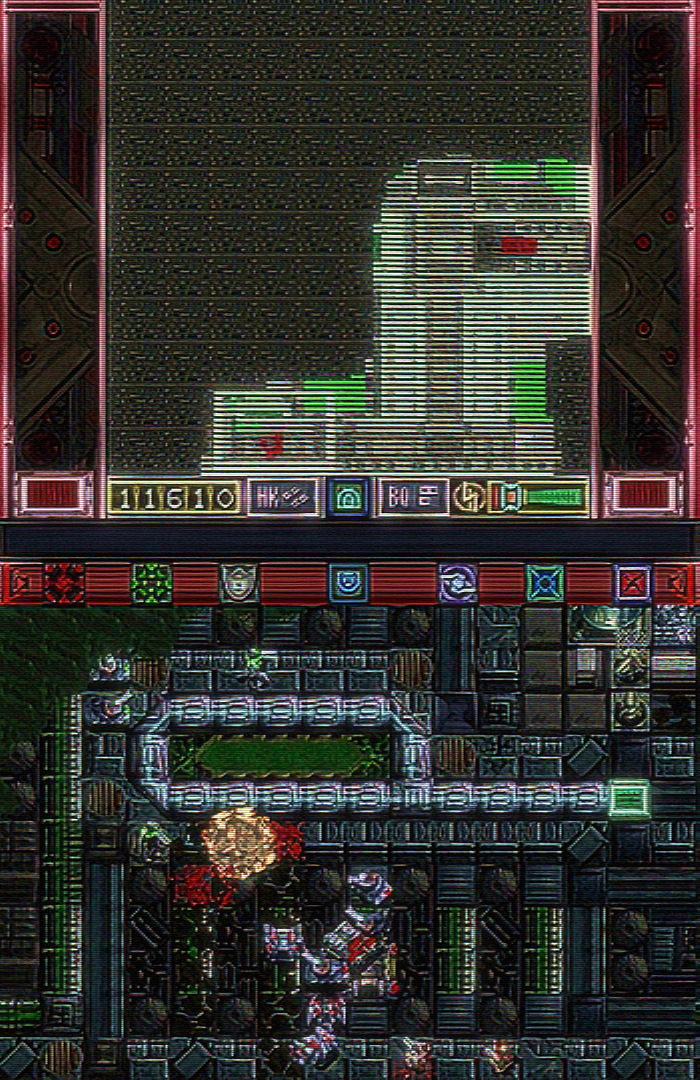Choose the red cross icon
Image resolution: width=700 pixels, height=1080 pixels.
(632, 582)
